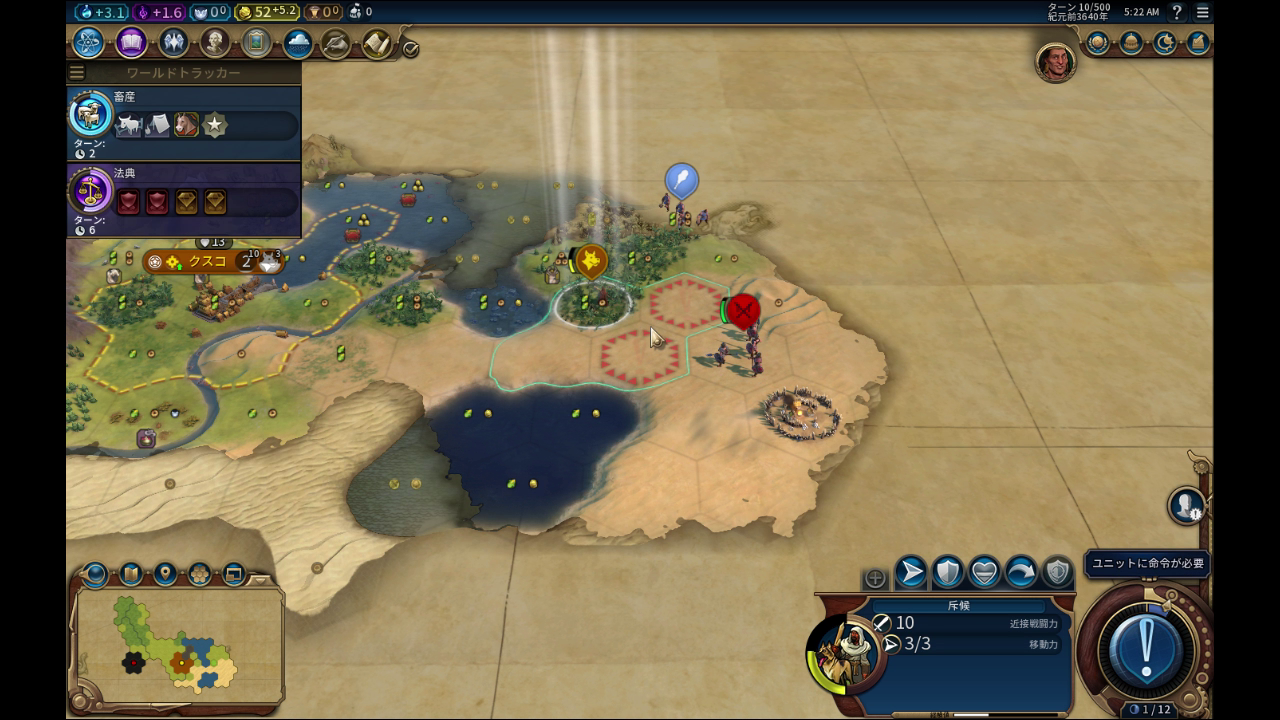Open the technology tree (atom icon)
Screen dimensions: 1280x720
click(x=88, y=43)
